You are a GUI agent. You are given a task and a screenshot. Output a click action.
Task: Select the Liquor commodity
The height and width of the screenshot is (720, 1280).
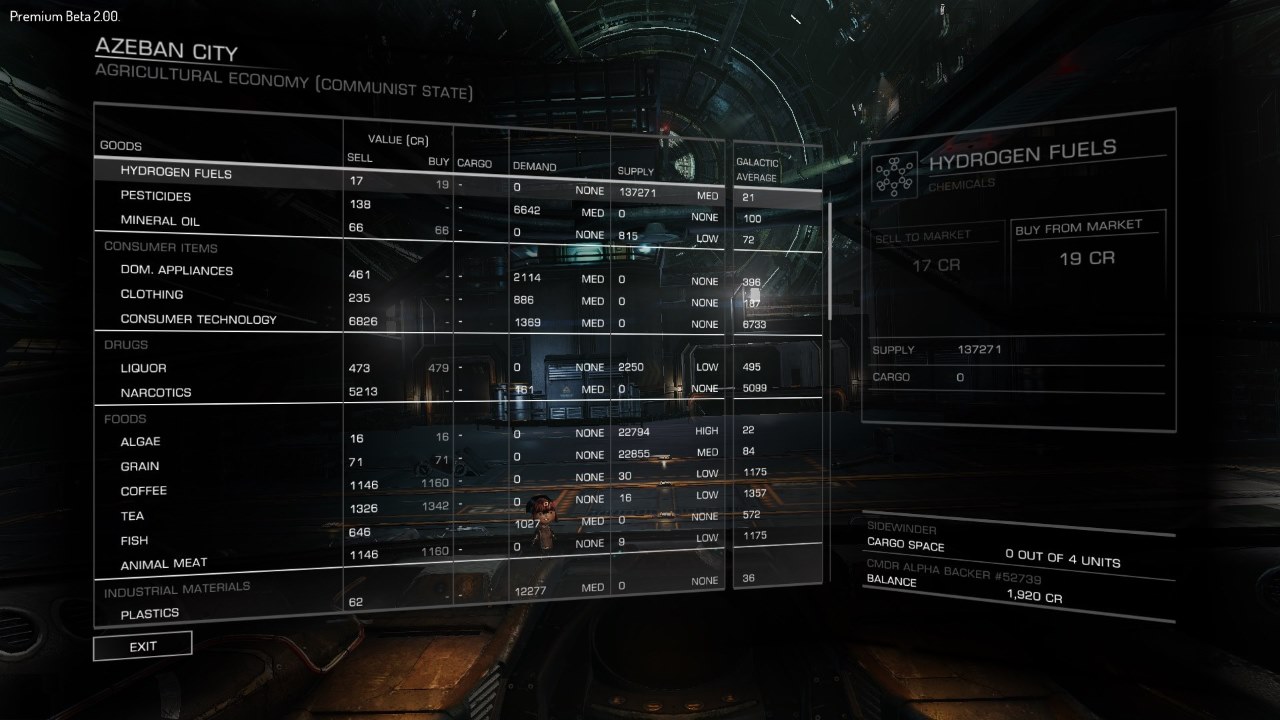tap(143, 368)
